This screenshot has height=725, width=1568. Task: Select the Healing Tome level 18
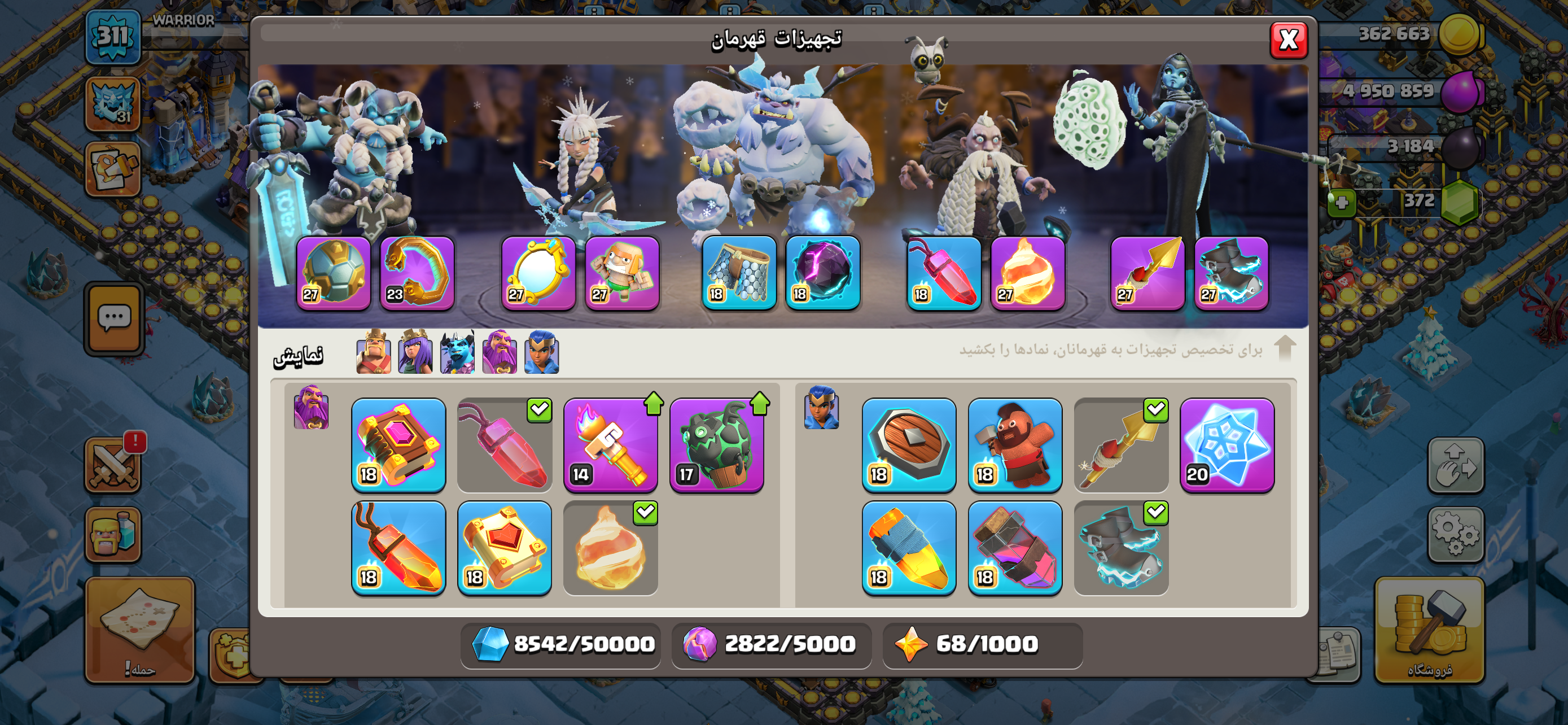(504, 547)
